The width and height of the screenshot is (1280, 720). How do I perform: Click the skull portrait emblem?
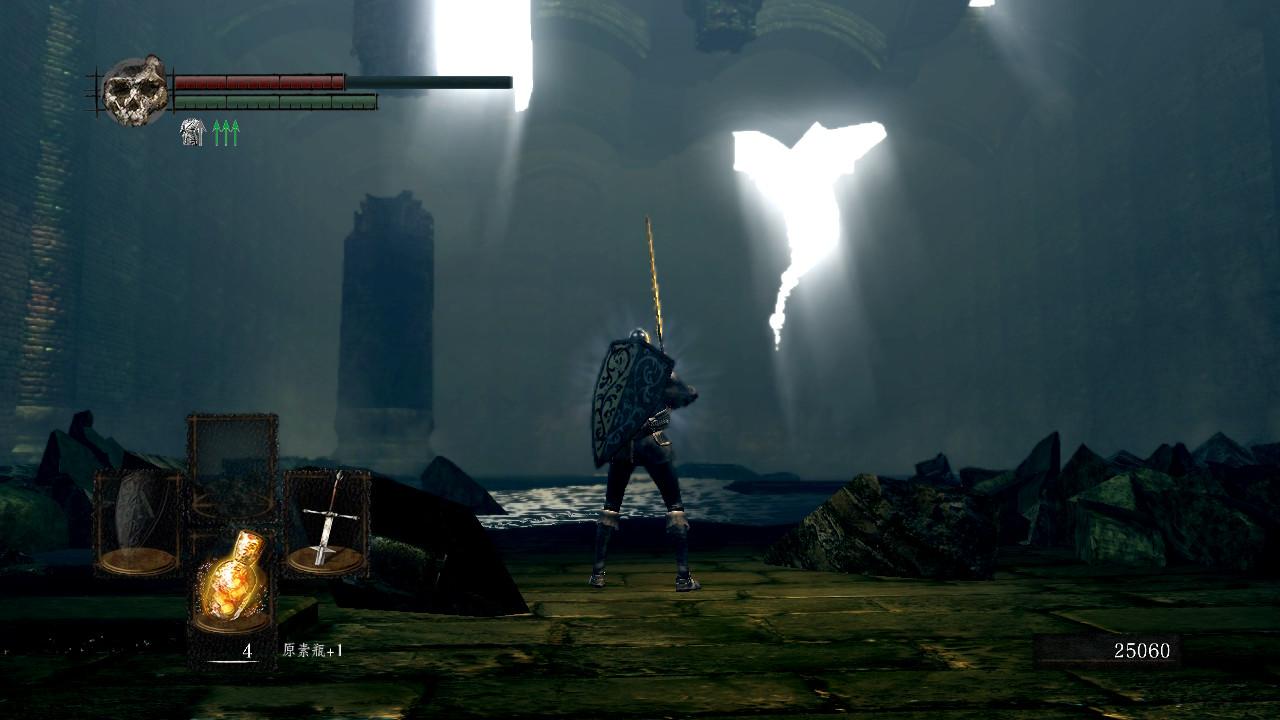(136, 91)
